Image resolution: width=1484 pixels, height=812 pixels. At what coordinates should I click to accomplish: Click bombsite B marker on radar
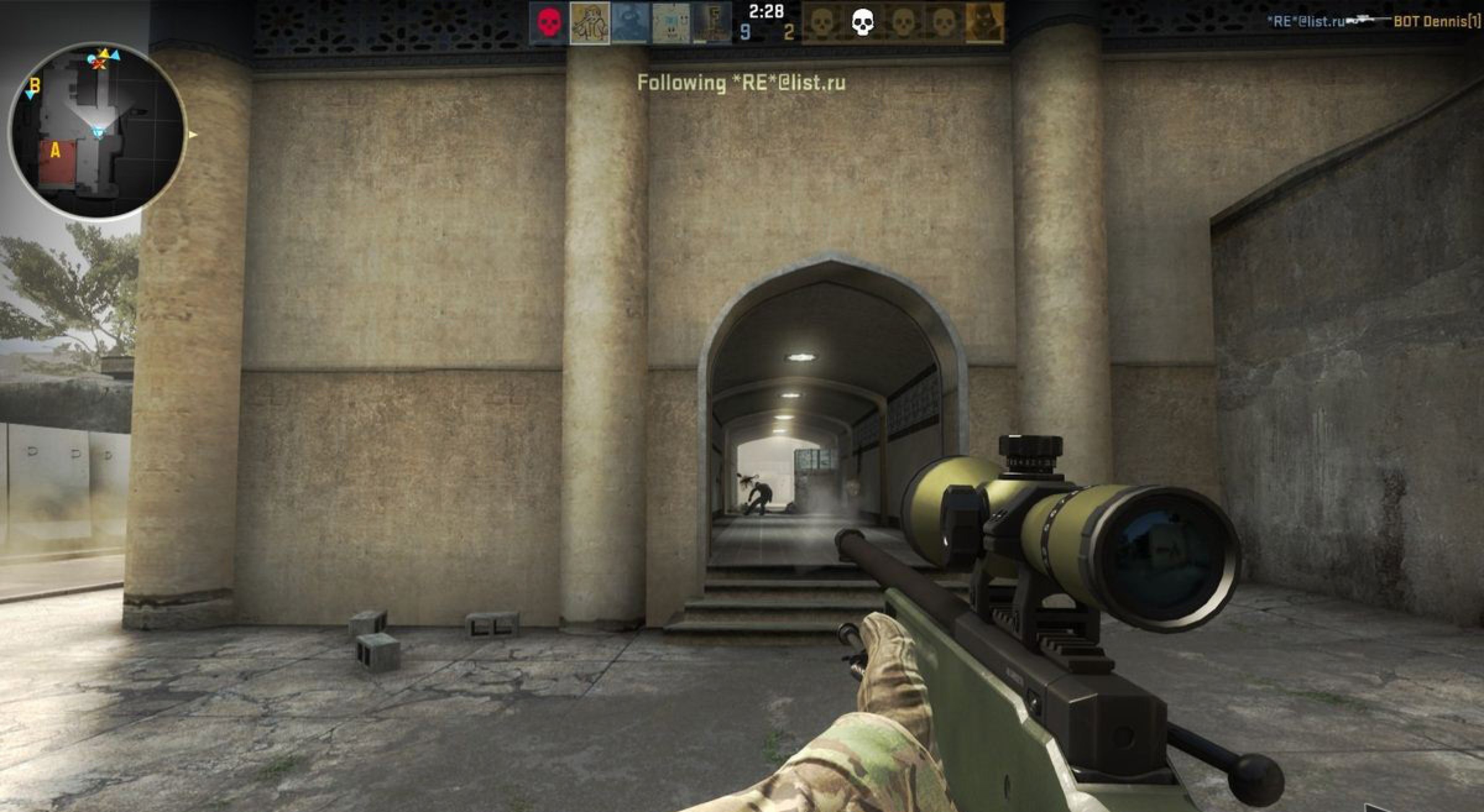click(x=35, y=87)
